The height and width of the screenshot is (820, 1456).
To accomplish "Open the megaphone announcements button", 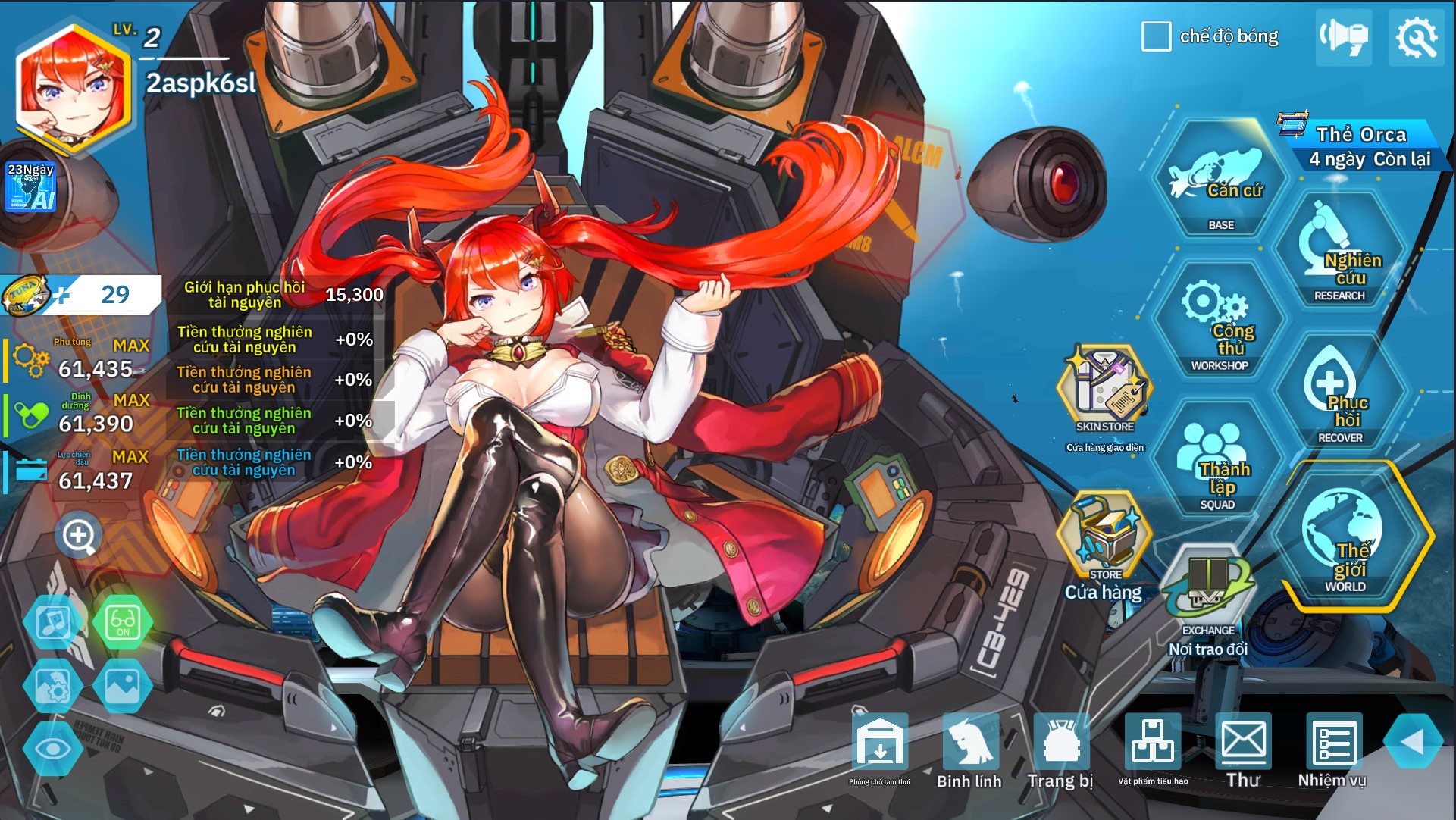I will 1343,37.
